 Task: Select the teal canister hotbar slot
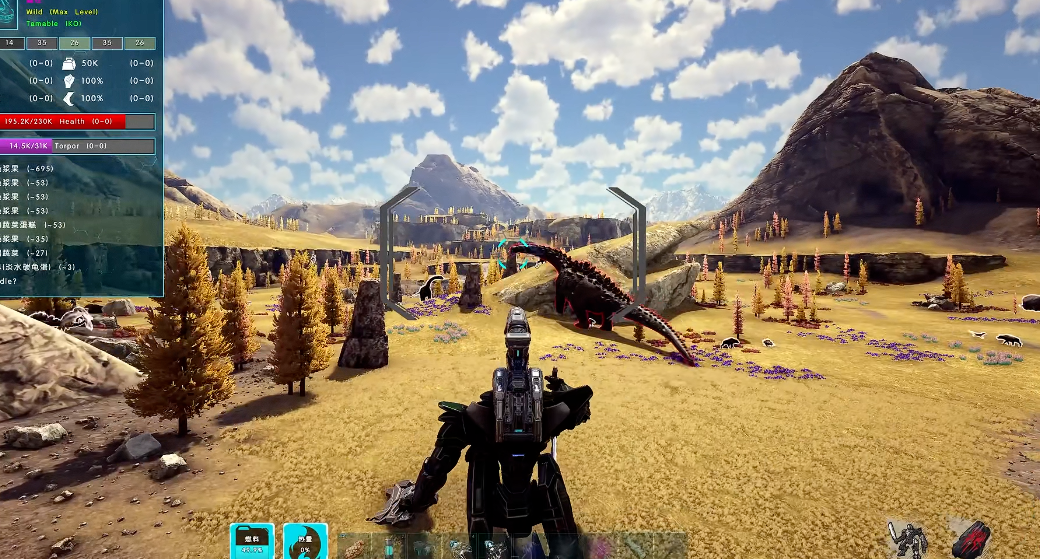point(388,547)
